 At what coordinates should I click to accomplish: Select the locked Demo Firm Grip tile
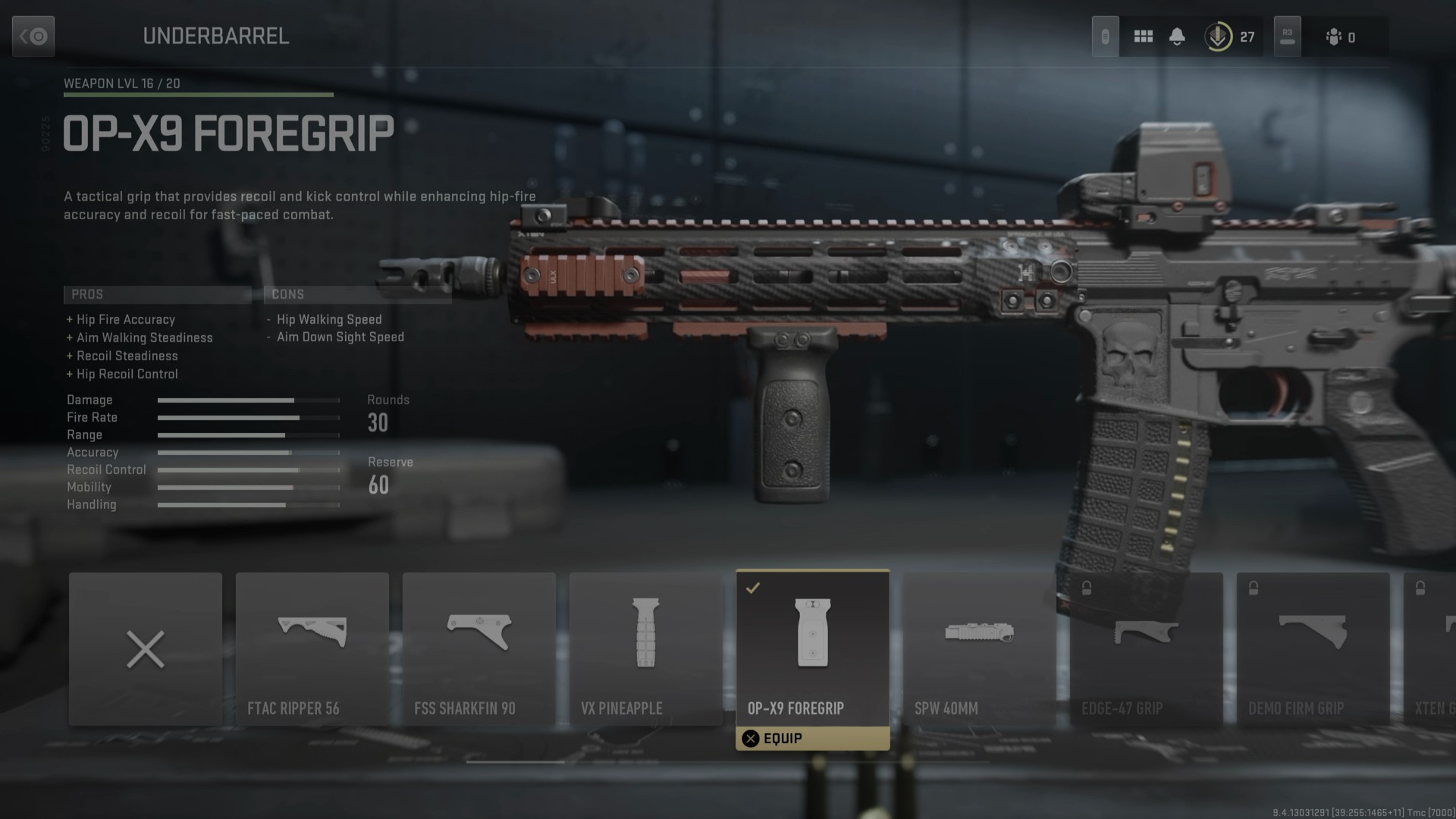[x=1313, y=649]
